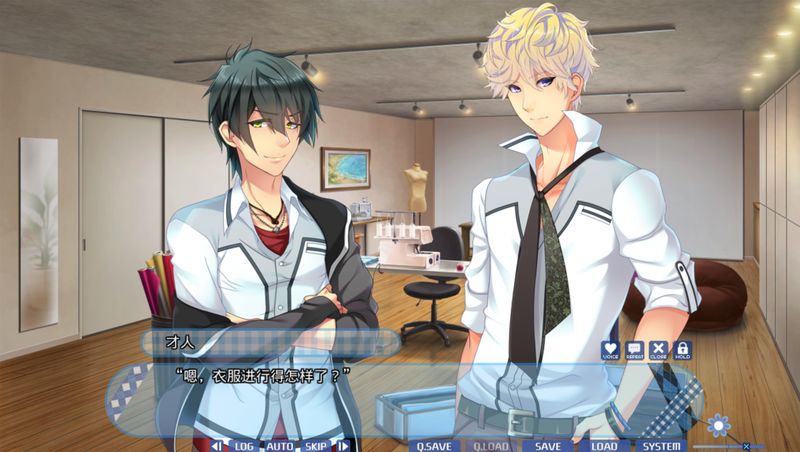Open the LOAD menu
This screenshot has width=800, height=452.
pos(604,446)
